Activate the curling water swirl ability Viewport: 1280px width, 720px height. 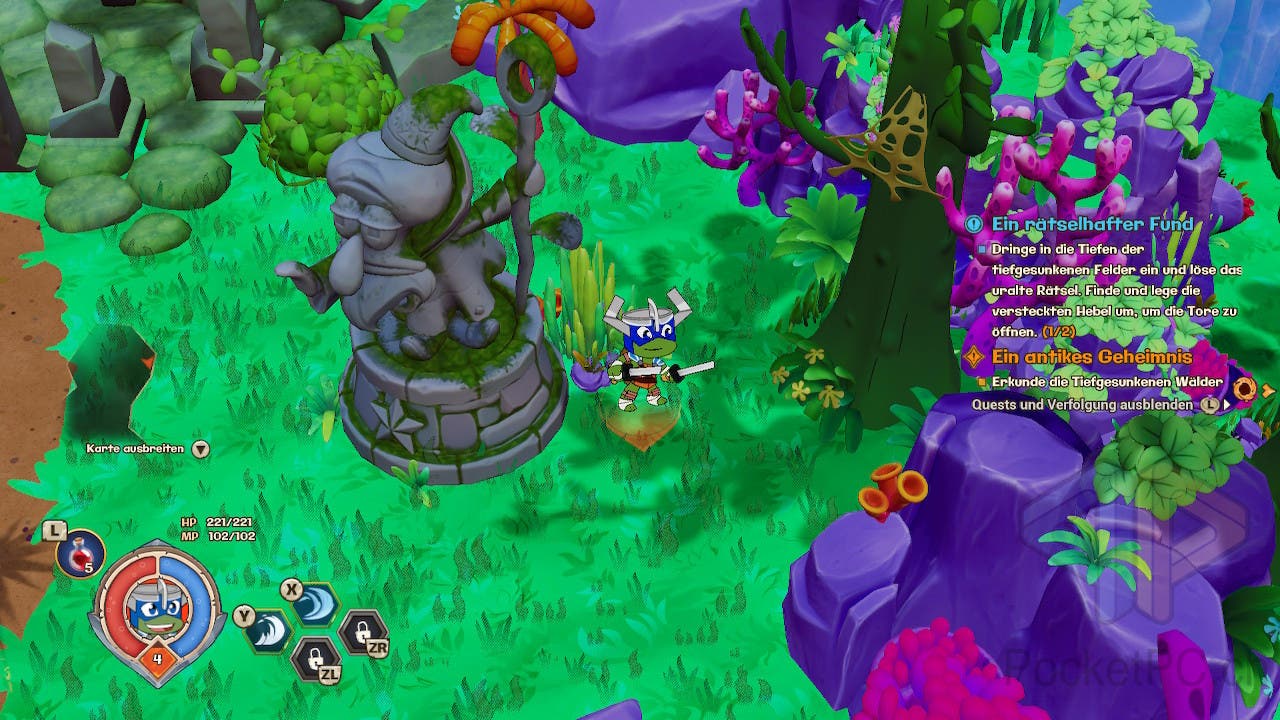tap(316, 605)
